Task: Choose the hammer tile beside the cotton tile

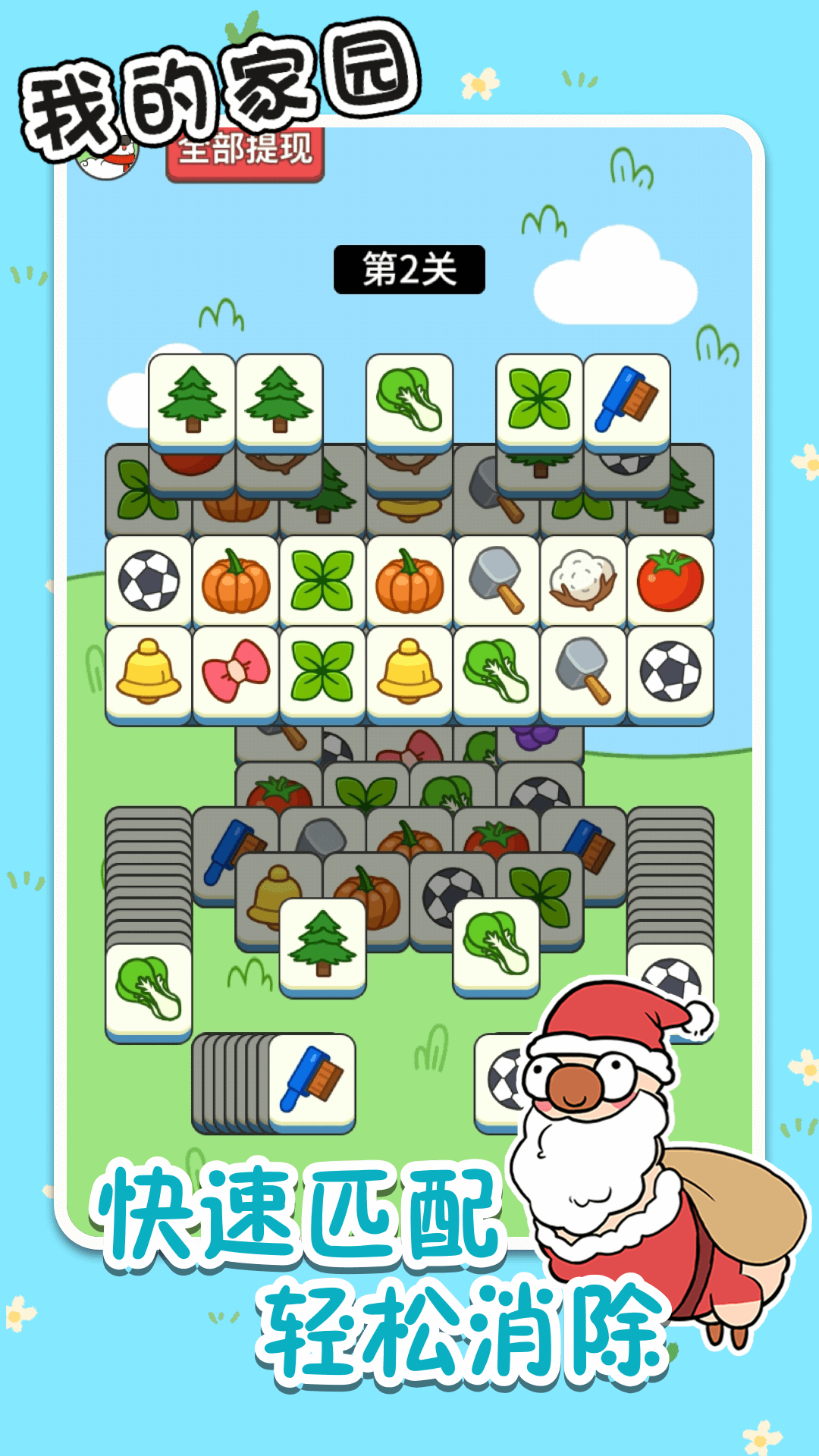Action: pyautogui.click(x=497, y=580)
